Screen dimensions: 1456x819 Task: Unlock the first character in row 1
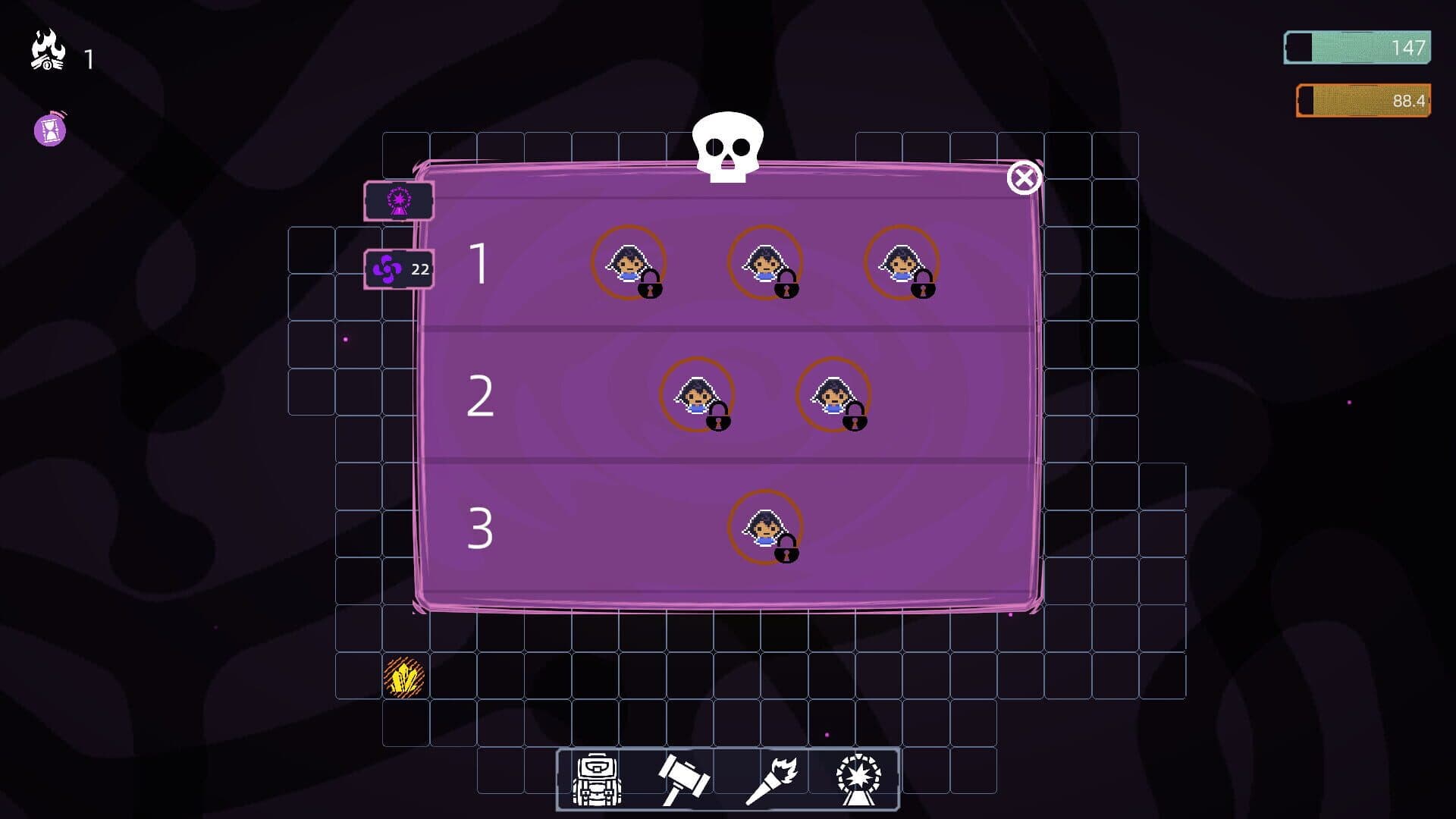click(x=628, y=264)
